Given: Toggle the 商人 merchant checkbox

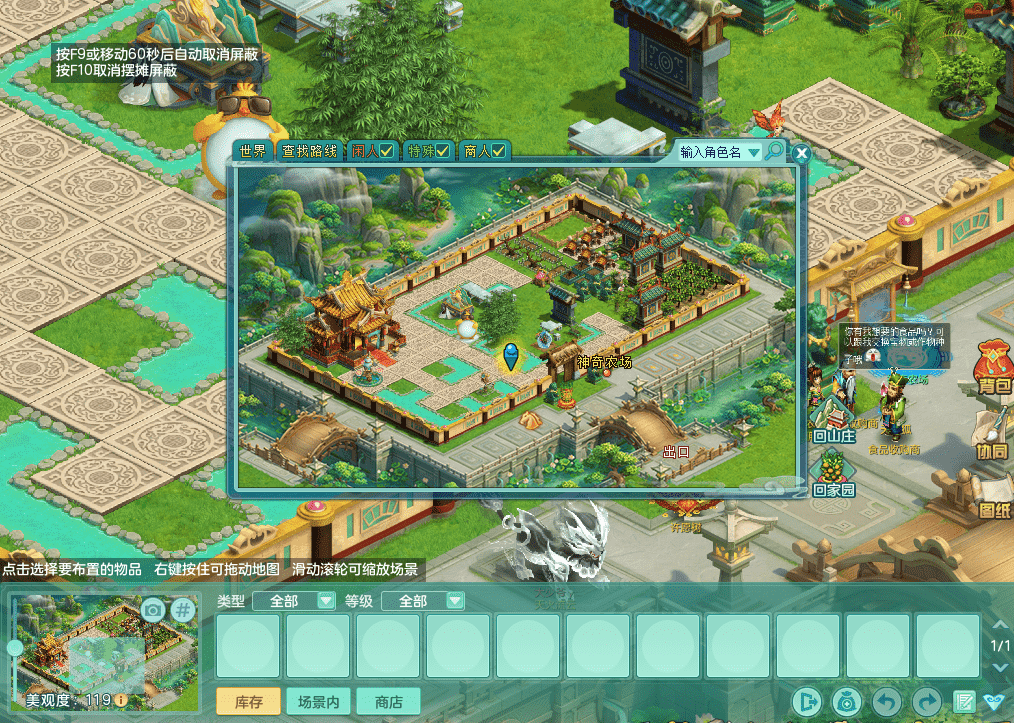Looking at the screenshot, I should pos(498,152).
